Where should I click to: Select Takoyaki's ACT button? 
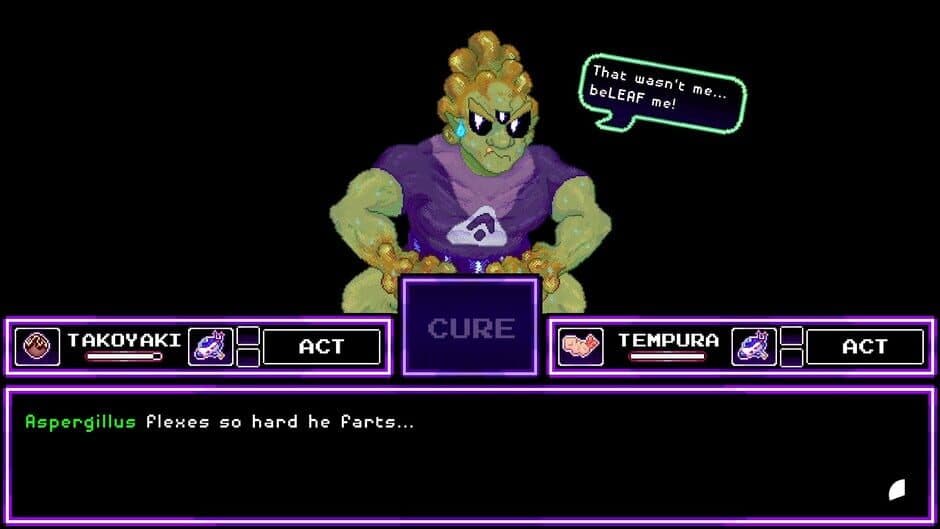click(321, 347)
